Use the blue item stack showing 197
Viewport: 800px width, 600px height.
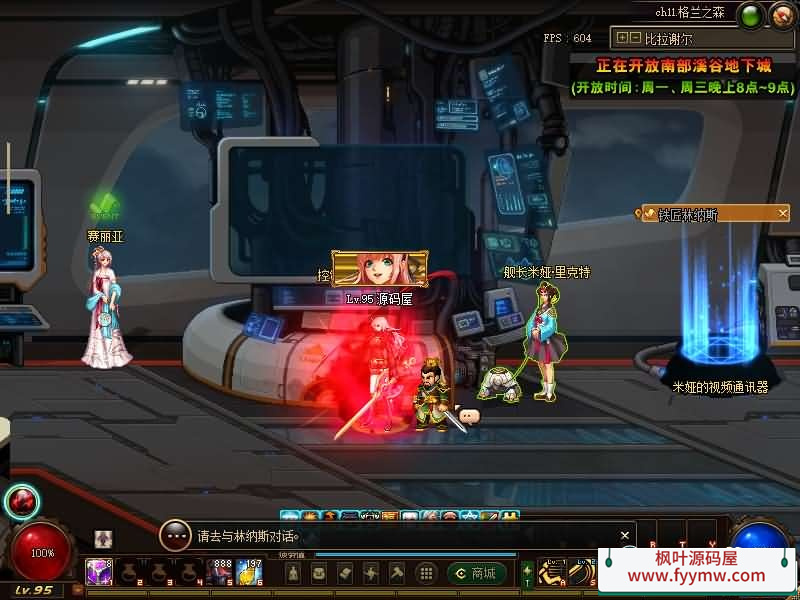tap(250, 572)
